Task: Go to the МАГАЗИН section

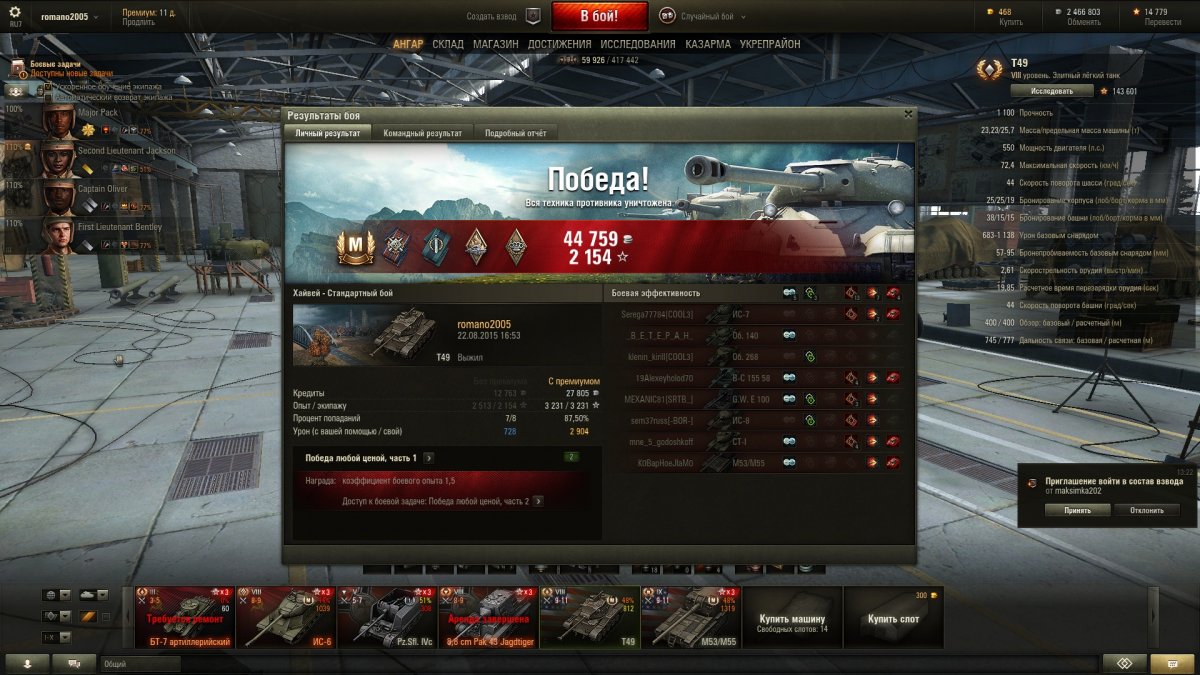Action: 495,44
